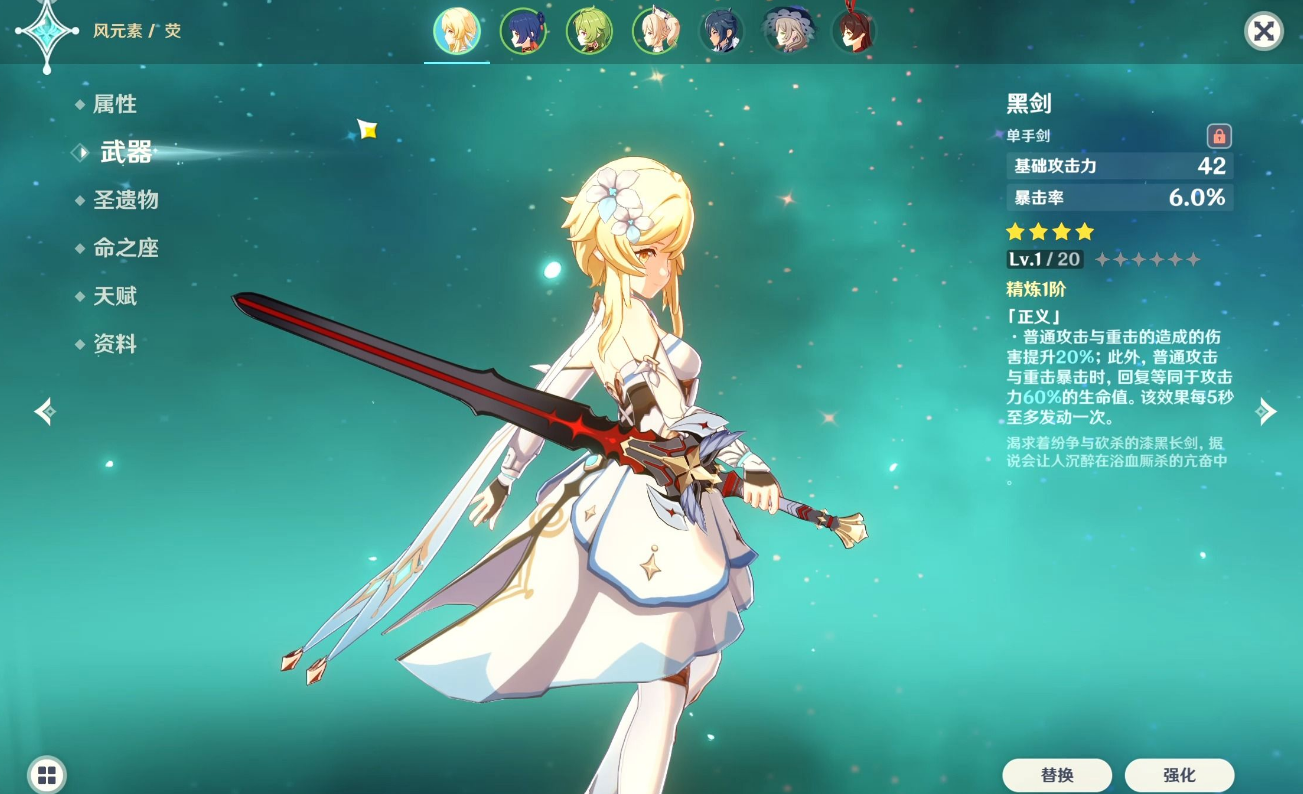Expand next character with right arrow
Screen dimensions: 1303x794
[x=1266, y=411]
